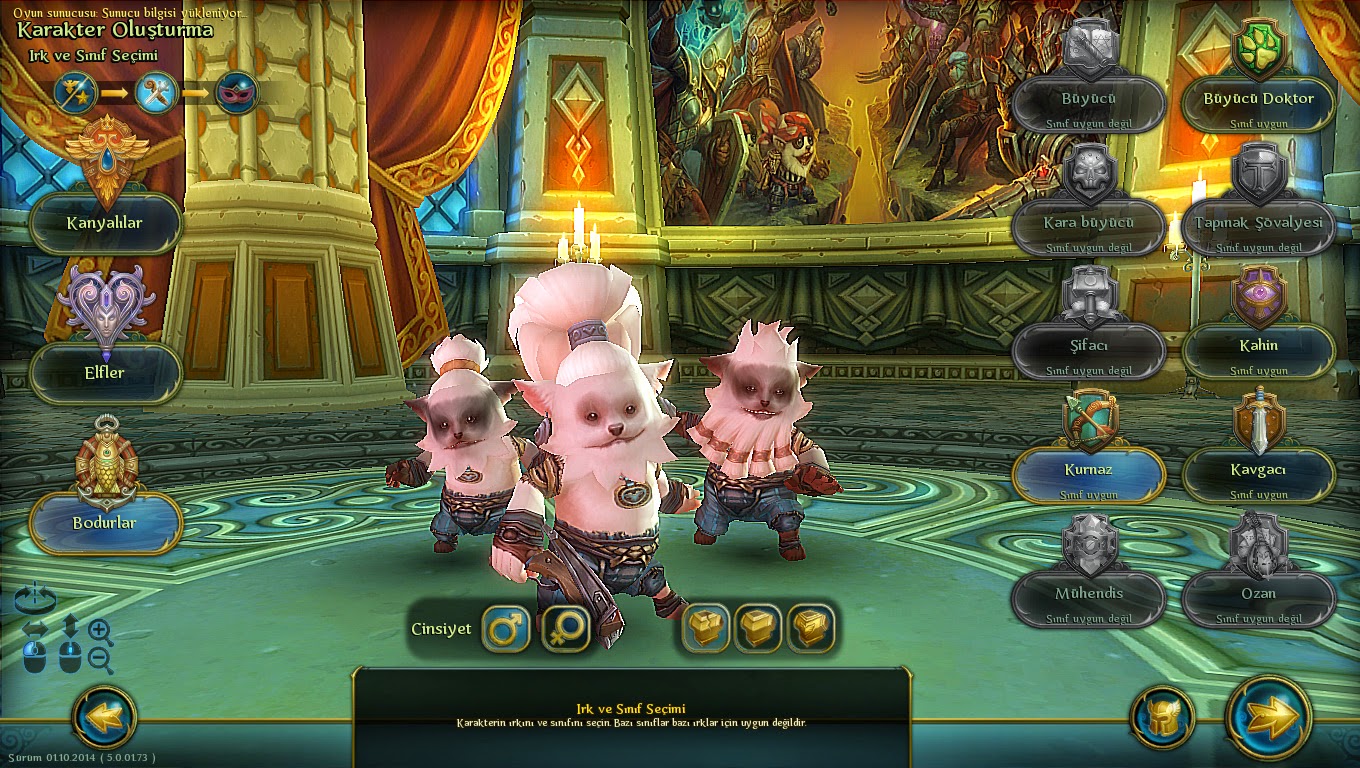Pick the Kavgacı class
Viewport: 1360px width, 768px height.
pyautogui.click(x=1259, y=474)
